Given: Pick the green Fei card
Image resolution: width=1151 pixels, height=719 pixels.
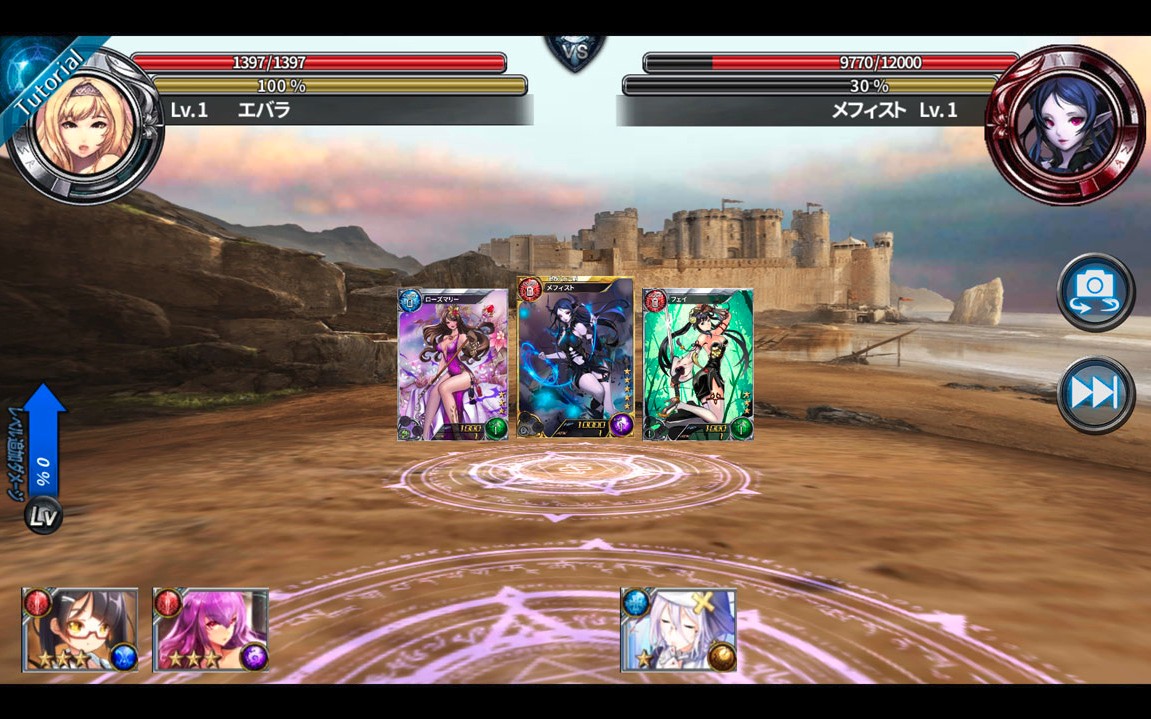Looking at the screenshot, I should pos(697,365).
